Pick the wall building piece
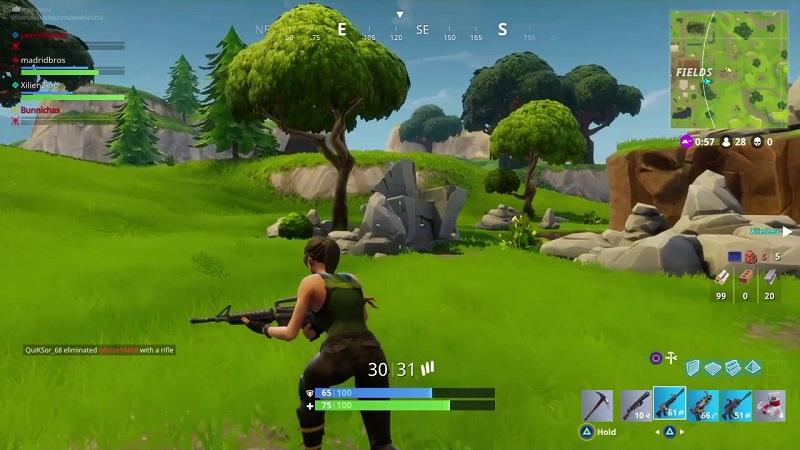The width and height of the screenshot is (800, 450). [x=692, y=368]
